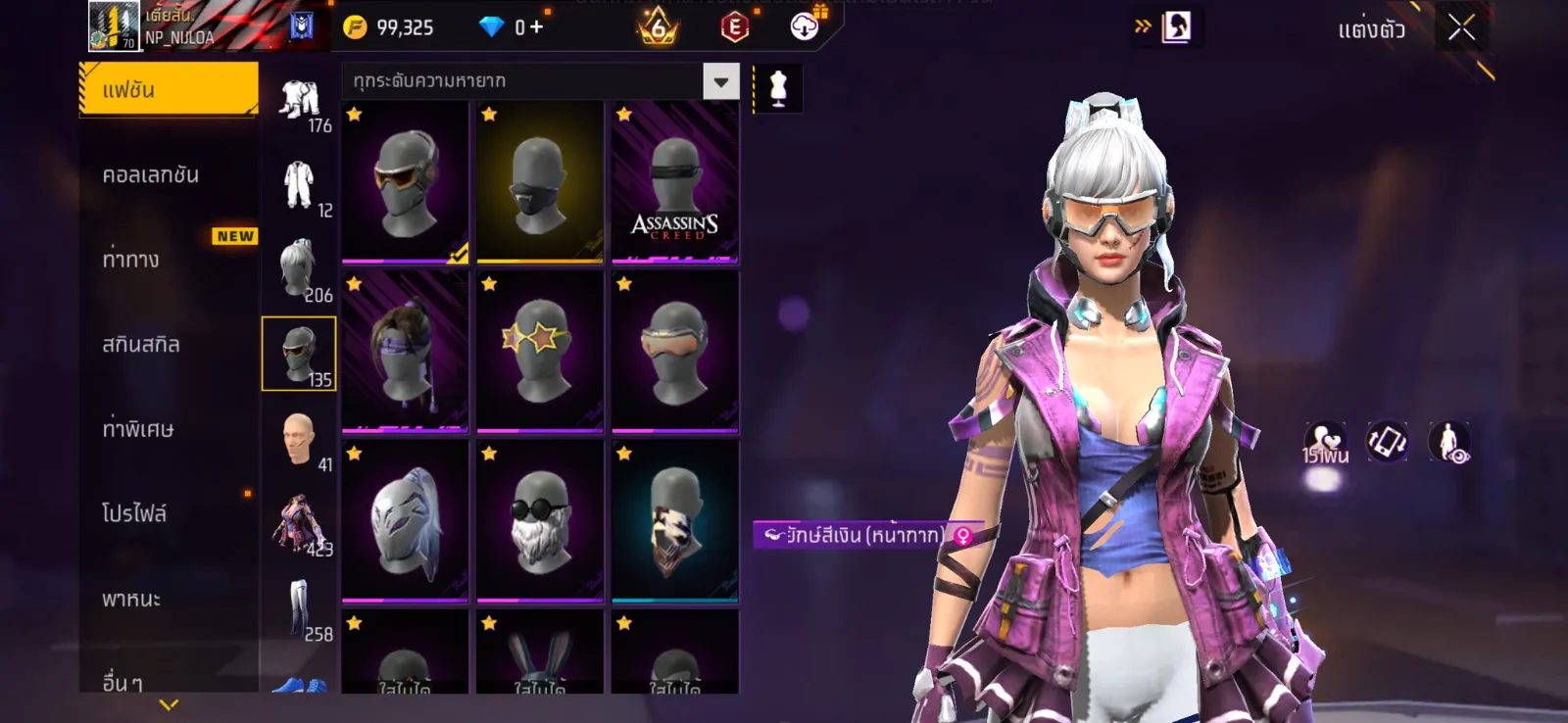Image resolution: width=1568 pixels, height=723 pixels.
Task: Close the dress-up screen with X
Action: [x=1461, y=28]
